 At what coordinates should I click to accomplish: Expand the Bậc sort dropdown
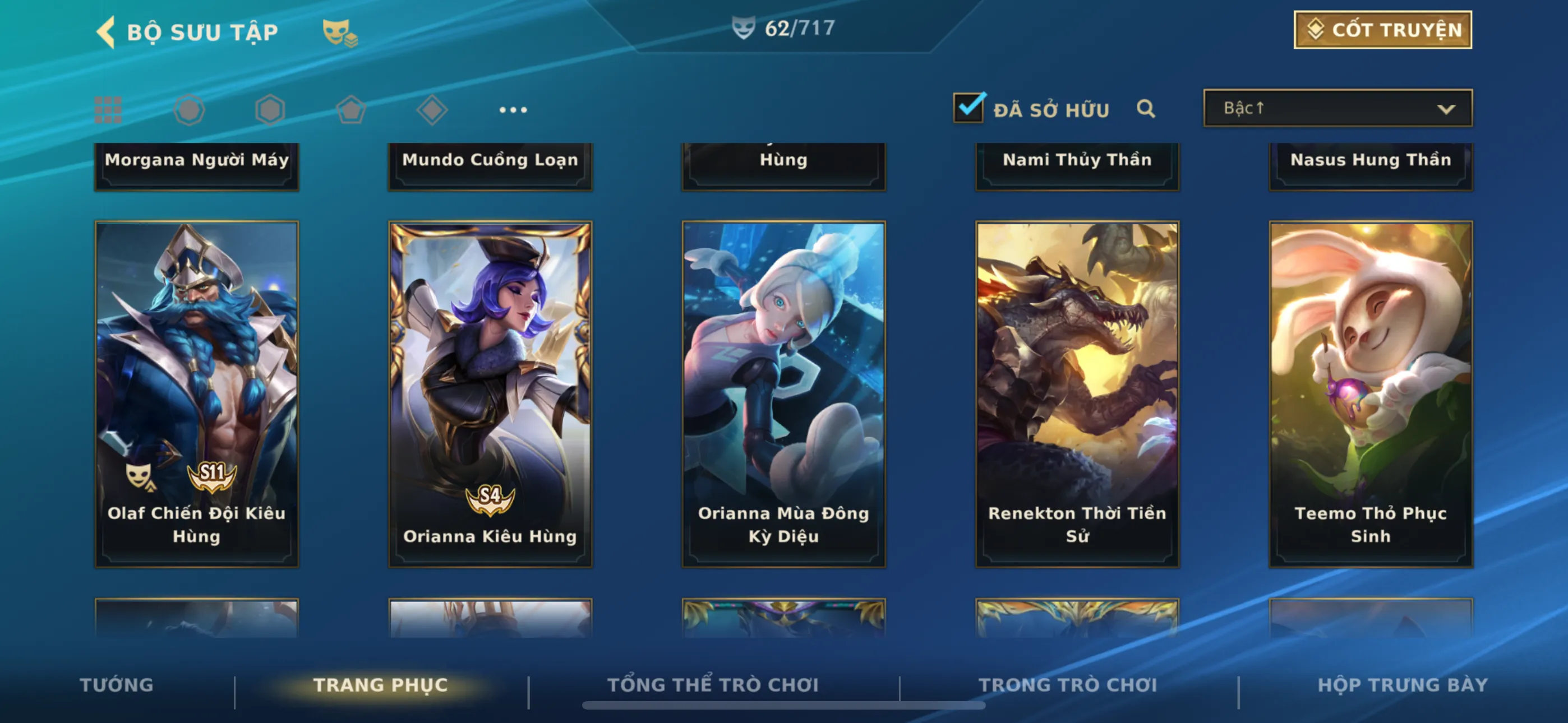pos(1338,108)
